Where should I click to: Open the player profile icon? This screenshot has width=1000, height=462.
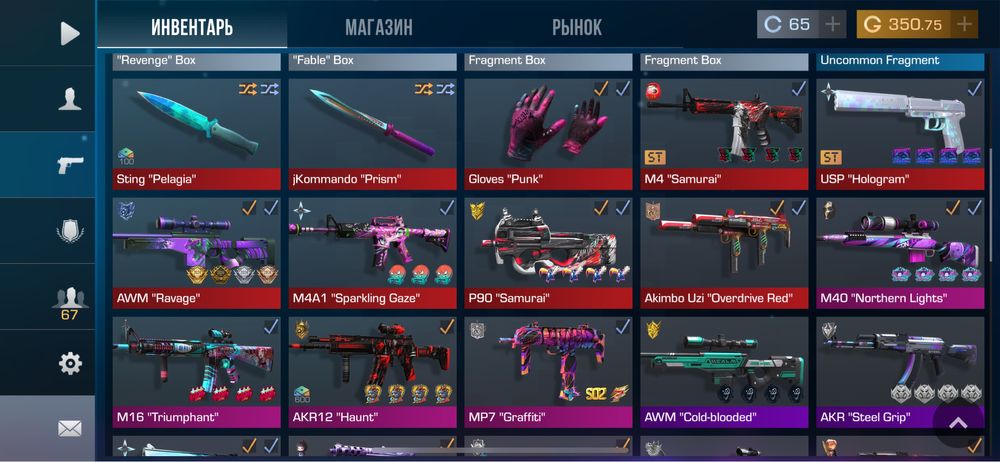pos(69,98)
